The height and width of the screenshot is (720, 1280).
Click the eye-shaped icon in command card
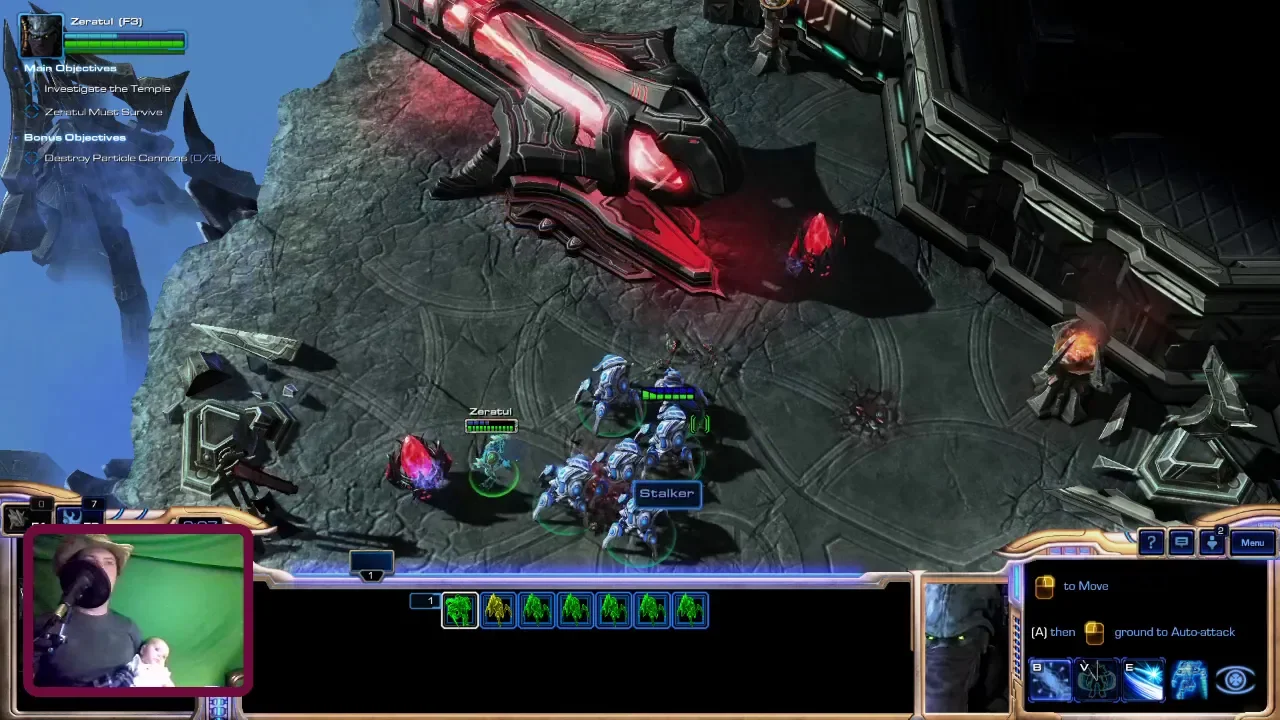coord(1235,680)
